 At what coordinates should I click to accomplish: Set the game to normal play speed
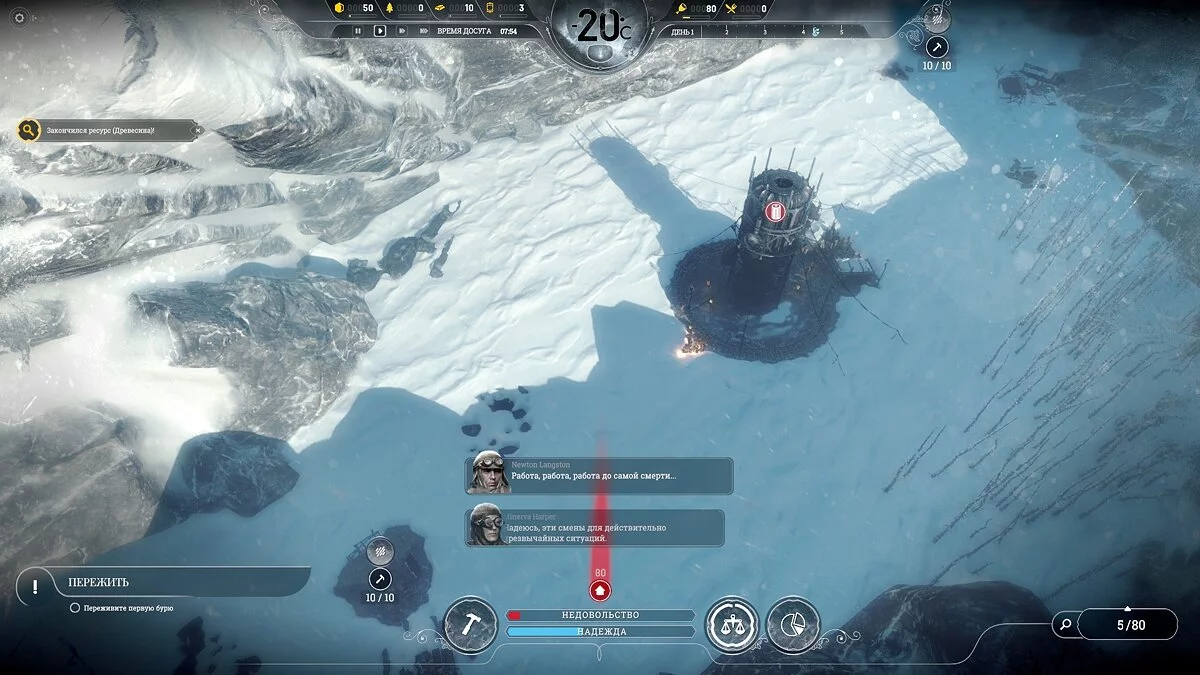(380, 31)
